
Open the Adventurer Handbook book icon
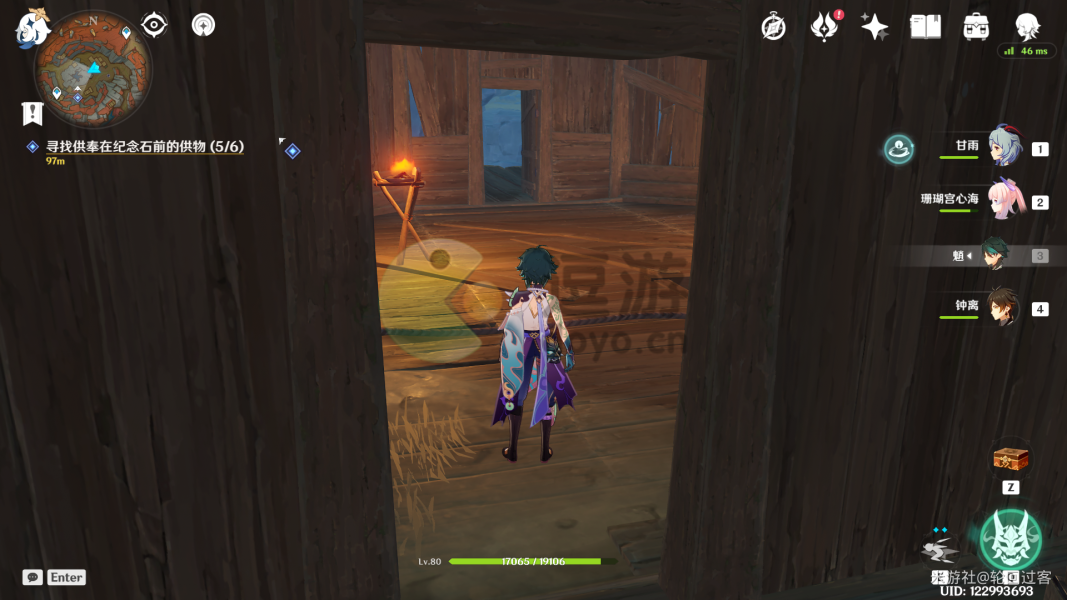point(925,27)
